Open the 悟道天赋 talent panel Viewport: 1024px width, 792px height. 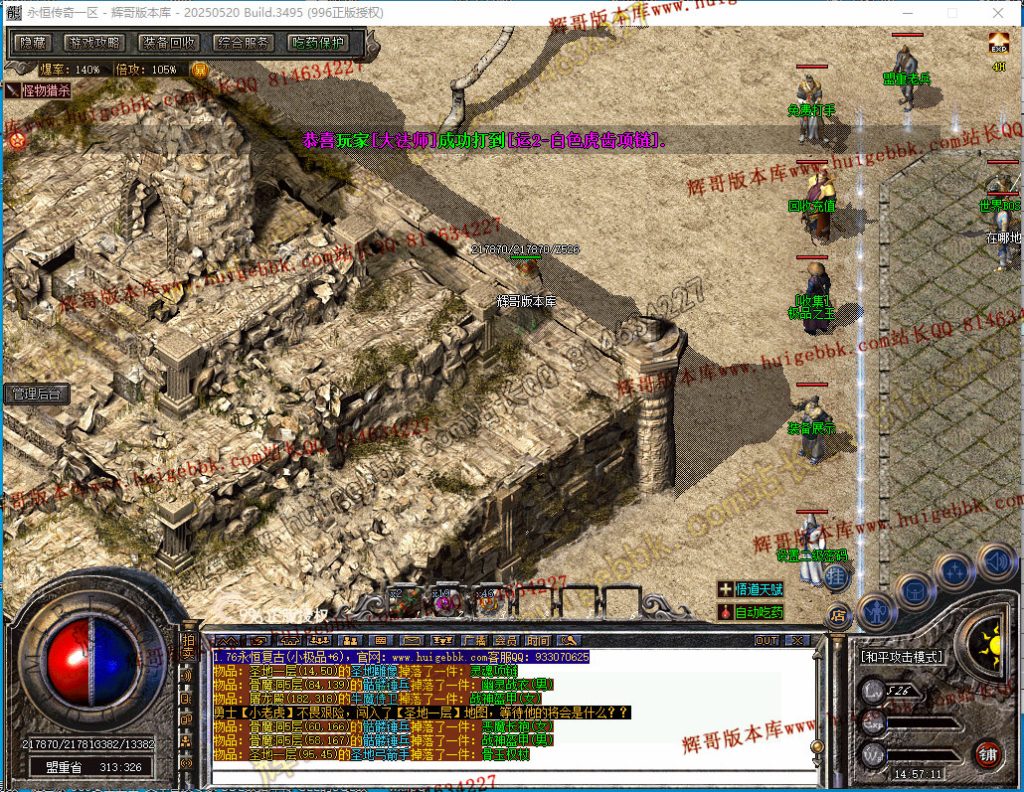click(752, 590)
